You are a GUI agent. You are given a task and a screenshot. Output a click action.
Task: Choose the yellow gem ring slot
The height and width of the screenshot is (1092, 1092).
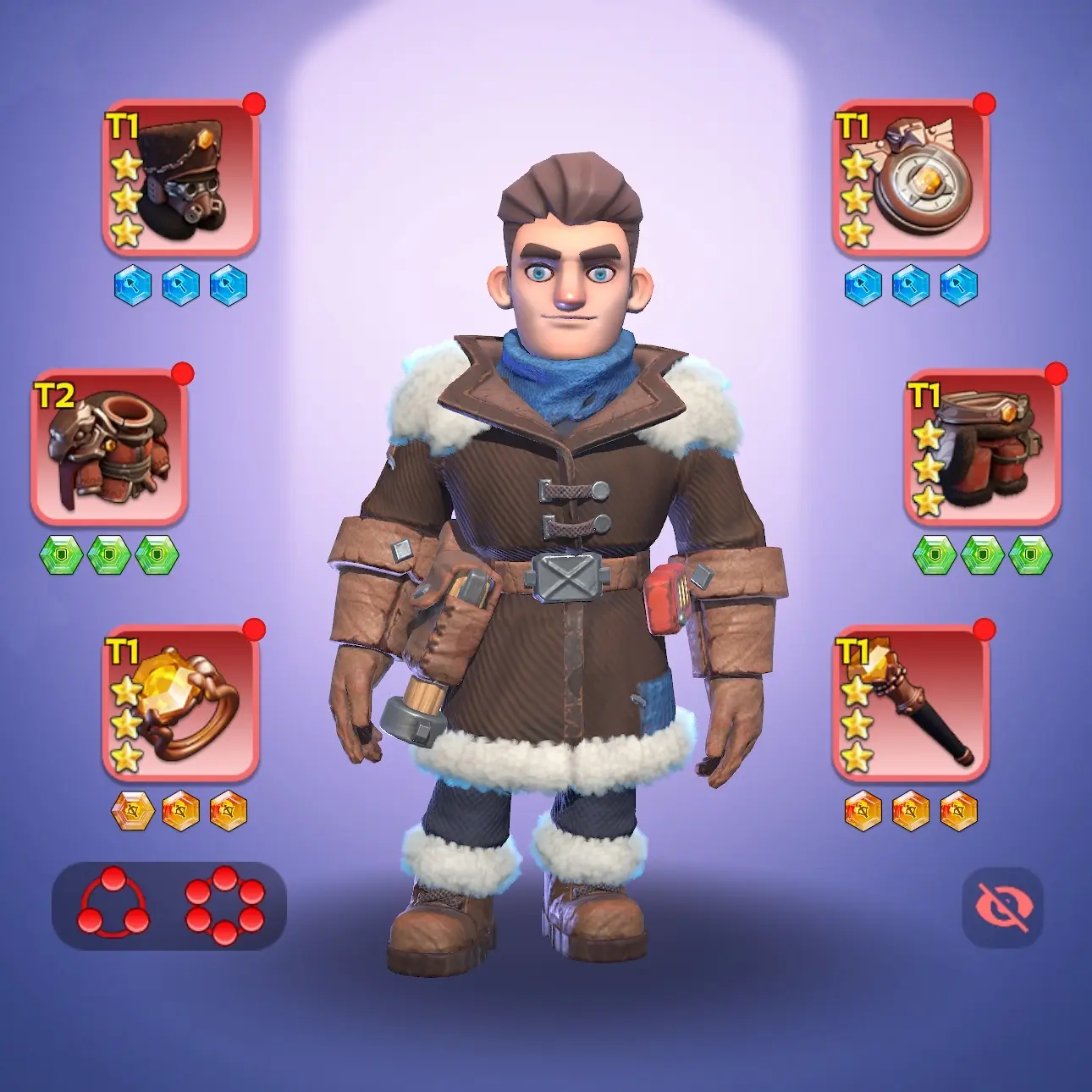click(180, 703)
